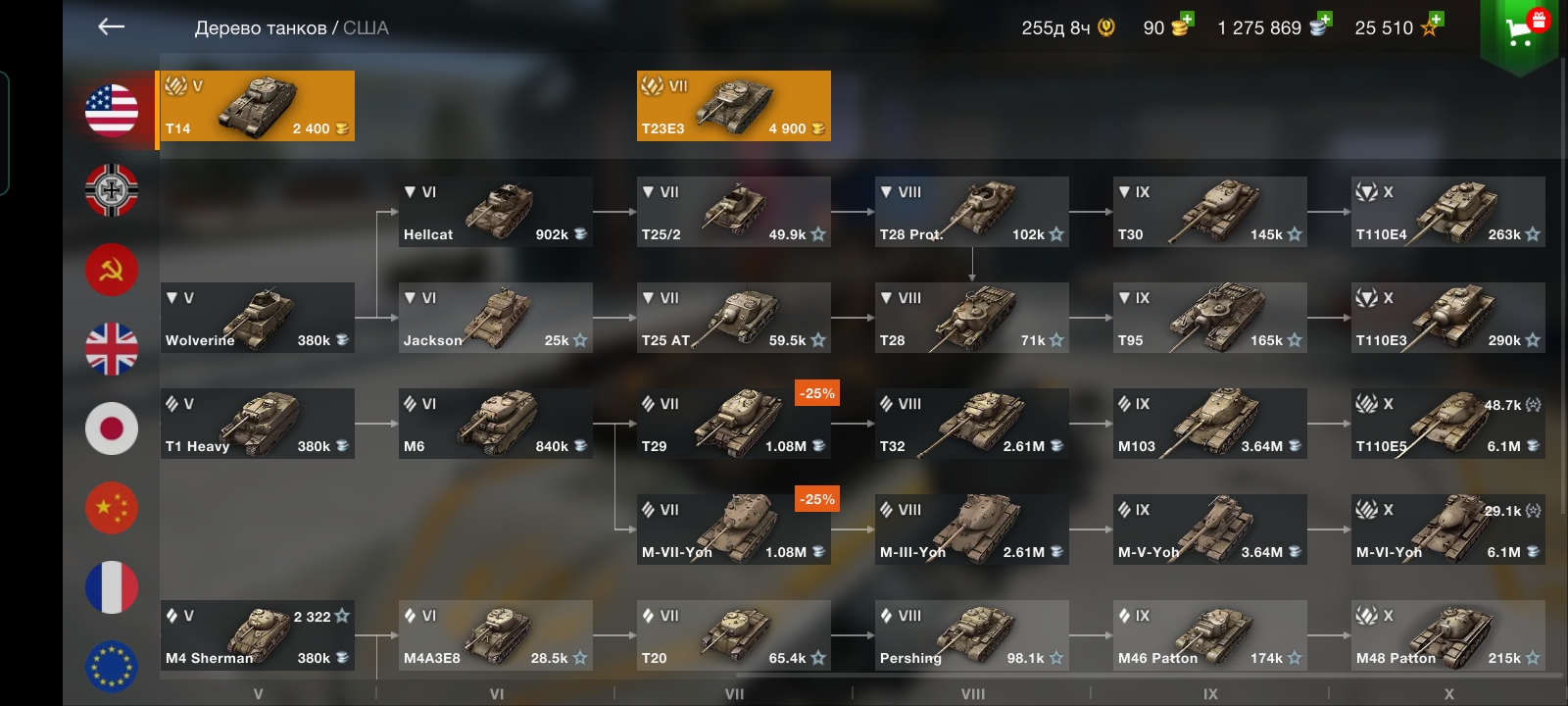
Task: Show the Japan tank tree
Action: pyautogui.click(x=112, y=429)
